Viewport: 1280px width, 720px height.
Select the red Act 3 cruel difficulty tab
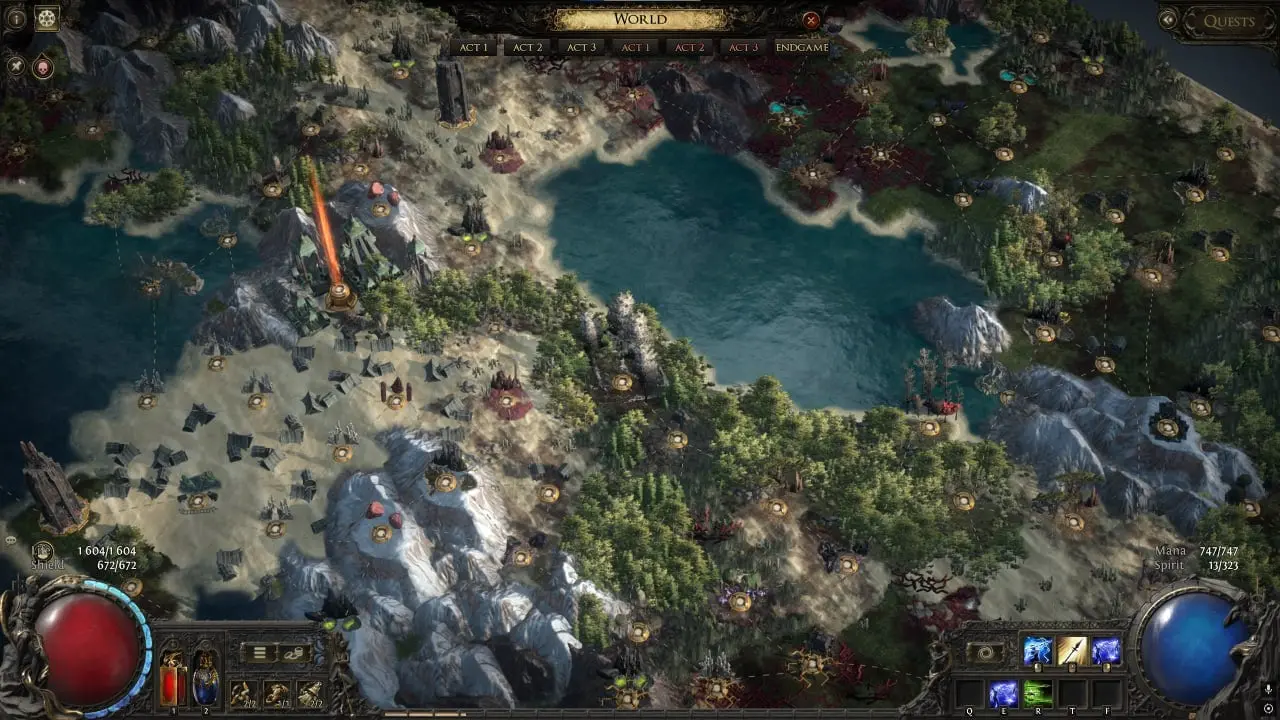pos(742,46)
